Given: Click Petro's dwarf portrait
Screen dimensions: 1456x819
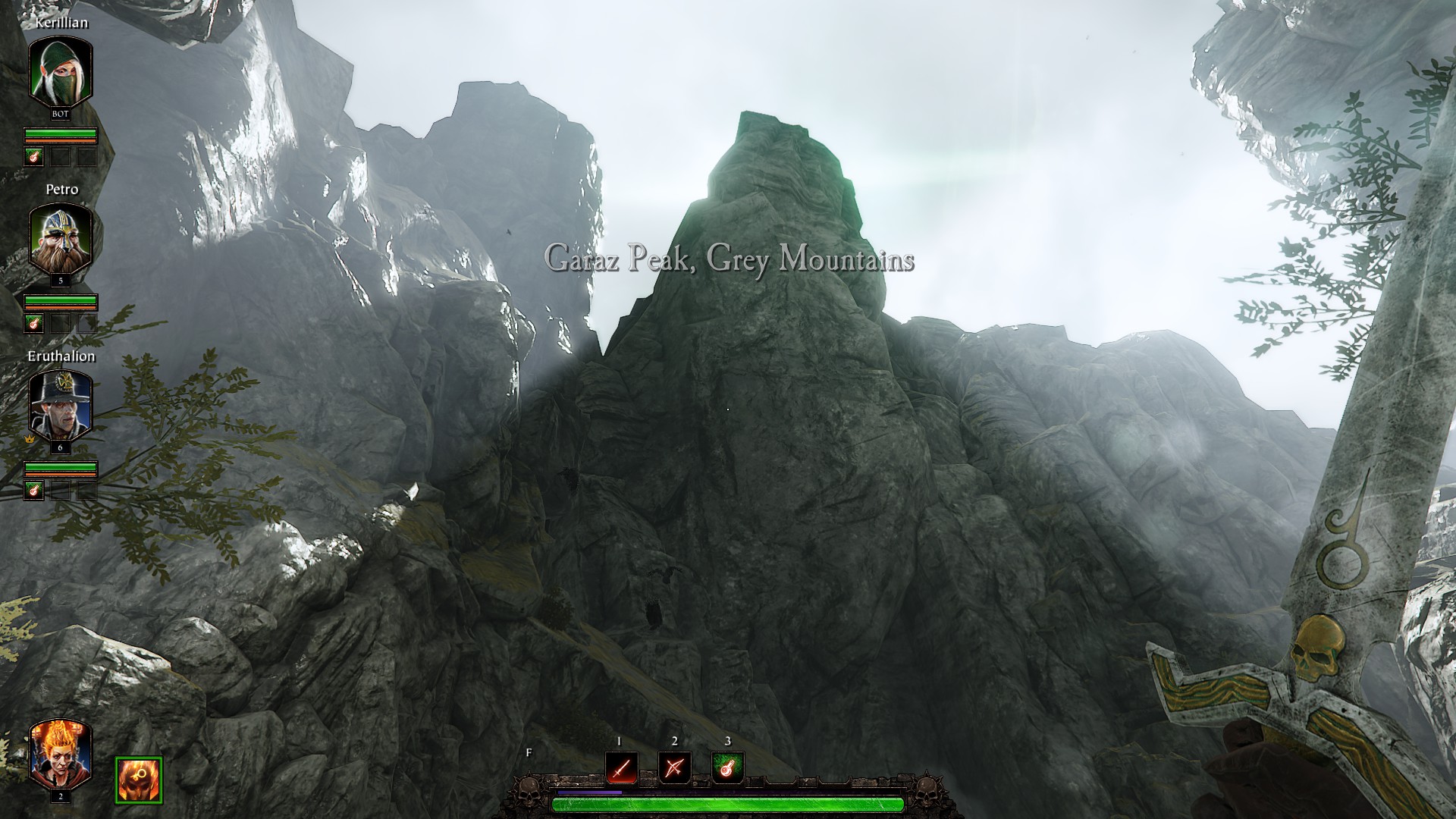Looking at the screenshot, I should 61,238.
